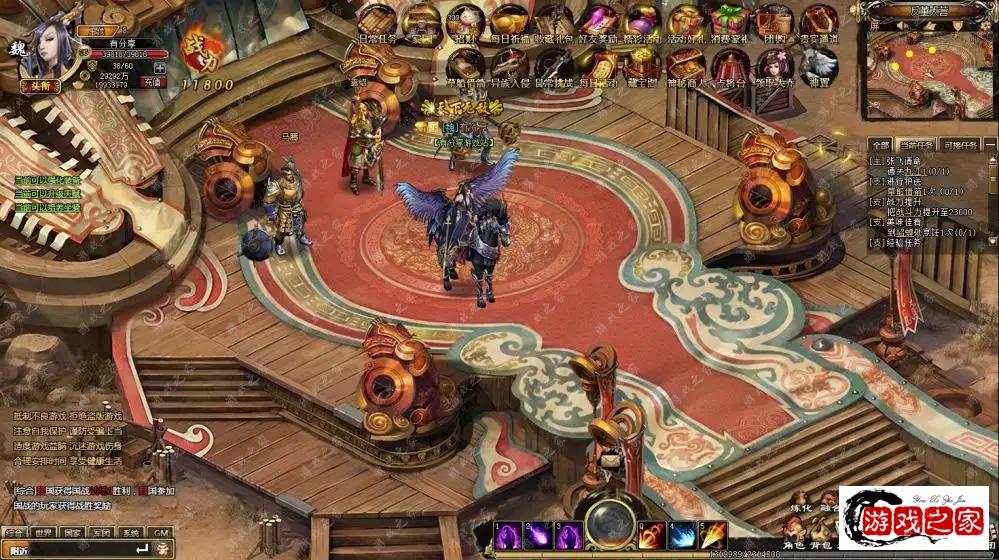
Task: Open the 藏宝阁 treasure pavilion icon
Action: coord(641,63)
